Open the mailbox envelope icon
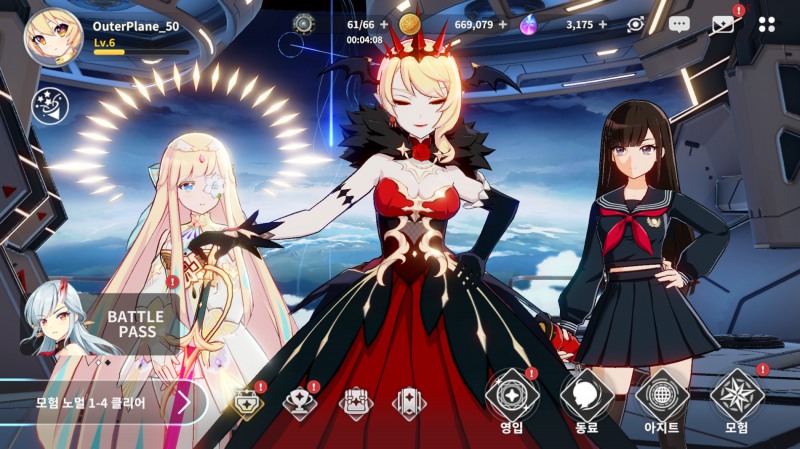The height and width of the screenshot is (449, 800). [x=722, y=24]
